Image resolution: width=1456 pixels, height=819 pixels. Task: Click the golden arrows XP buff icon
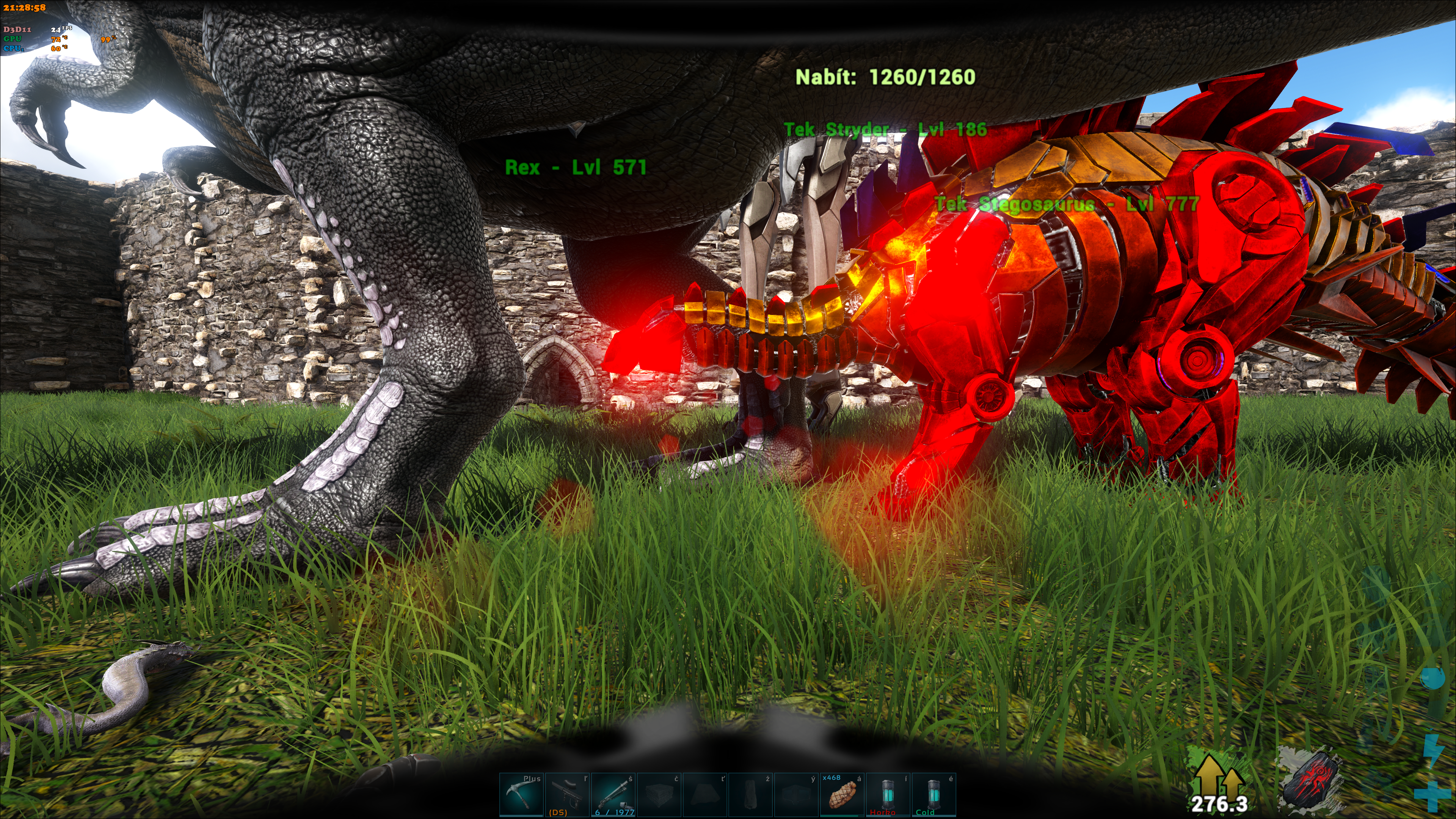coord(1219,783)
